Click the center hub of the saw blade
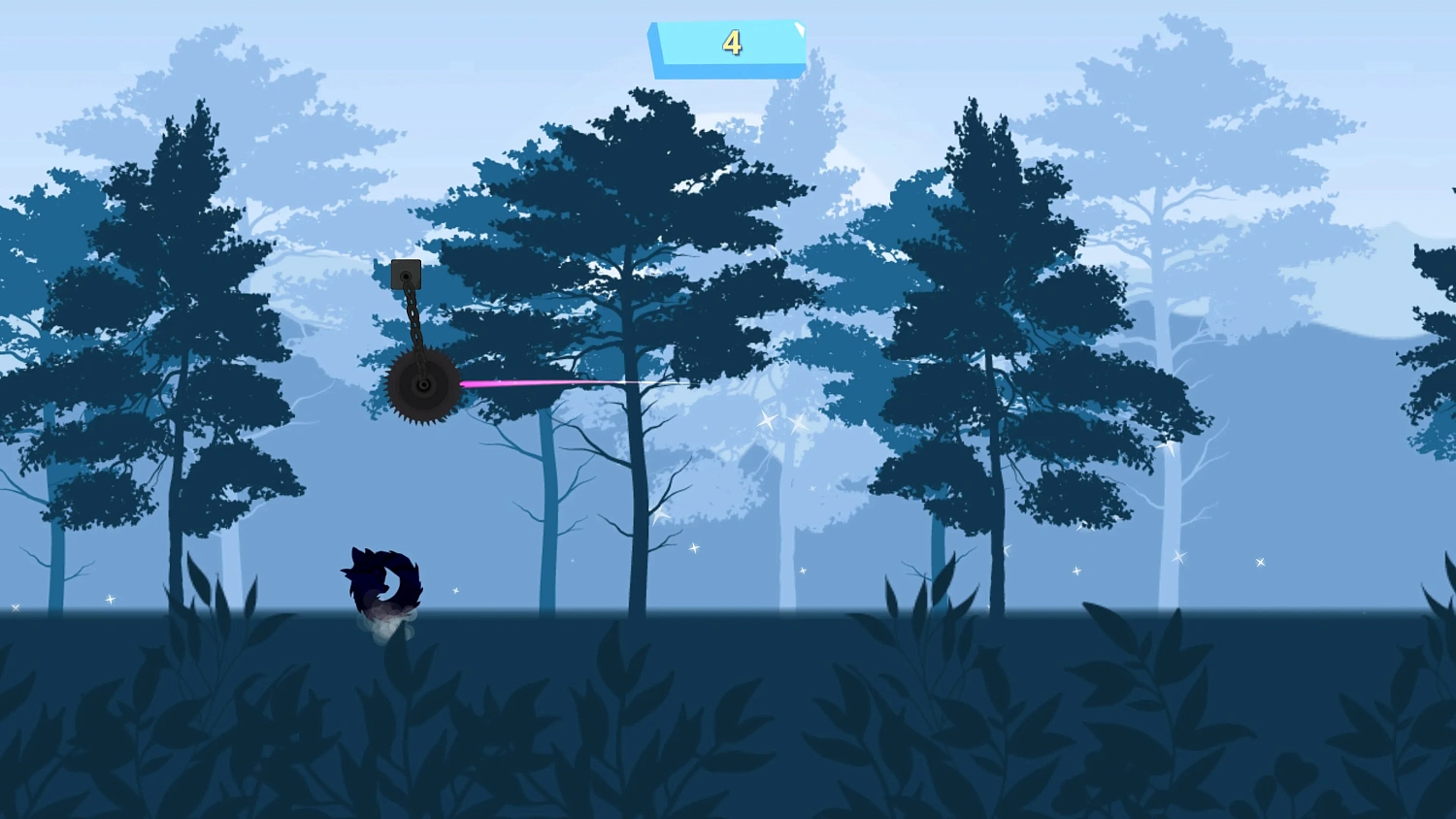This screenshot has height=819, width=1456. 424,385
